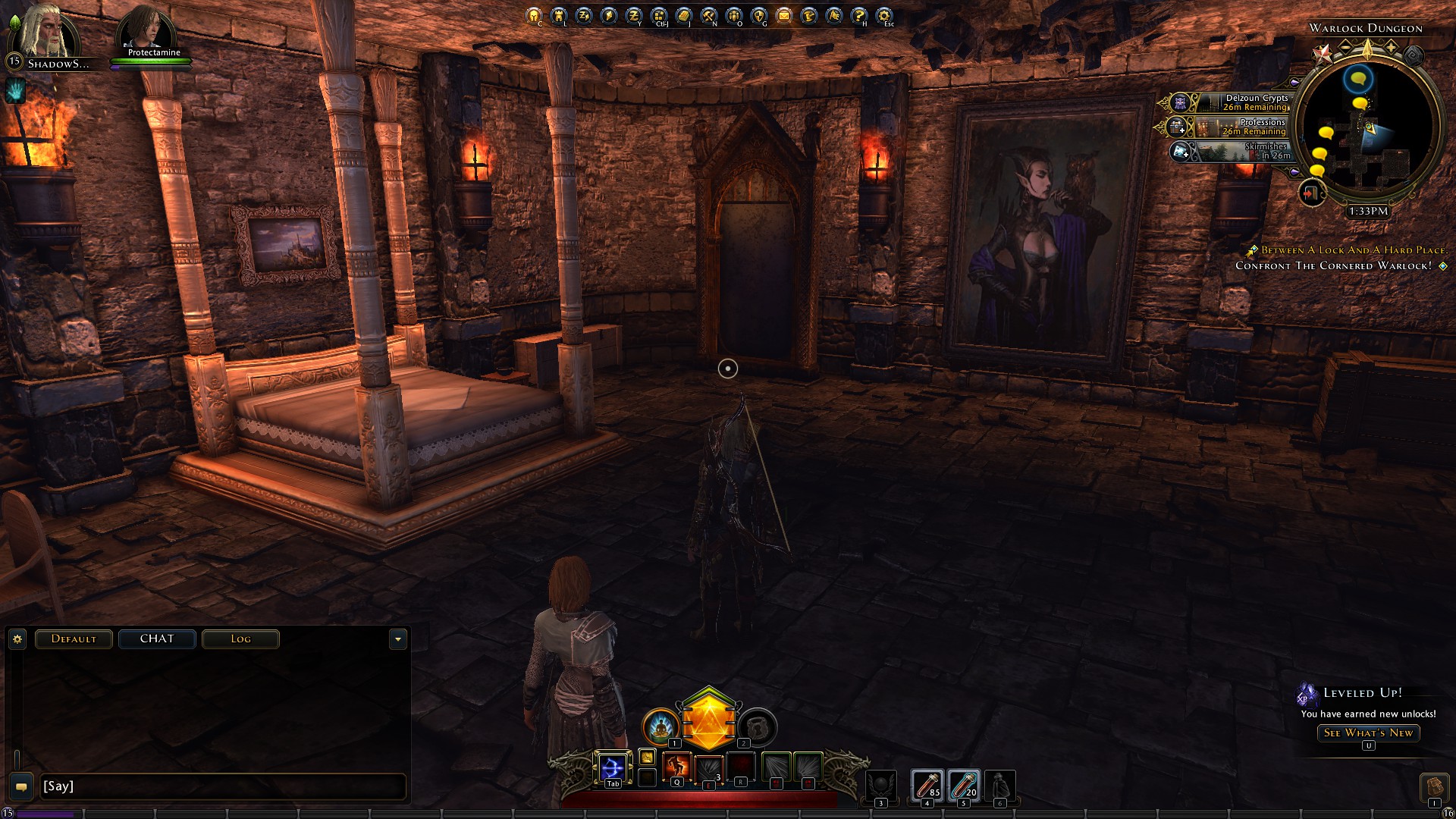
Task: Select the Default chat tab
Action: [74, 639]
